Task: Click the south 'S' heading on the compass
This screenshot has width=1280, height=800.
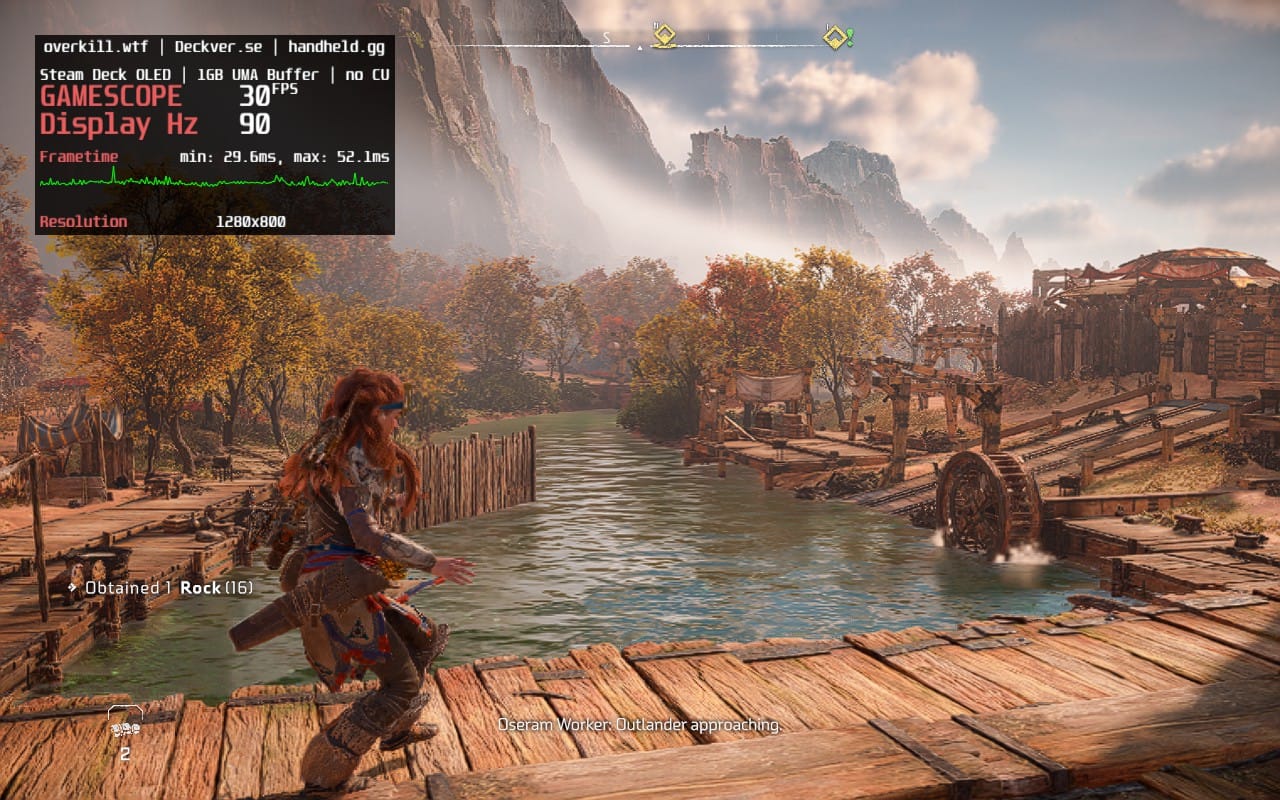Action: tap(606, 38)
